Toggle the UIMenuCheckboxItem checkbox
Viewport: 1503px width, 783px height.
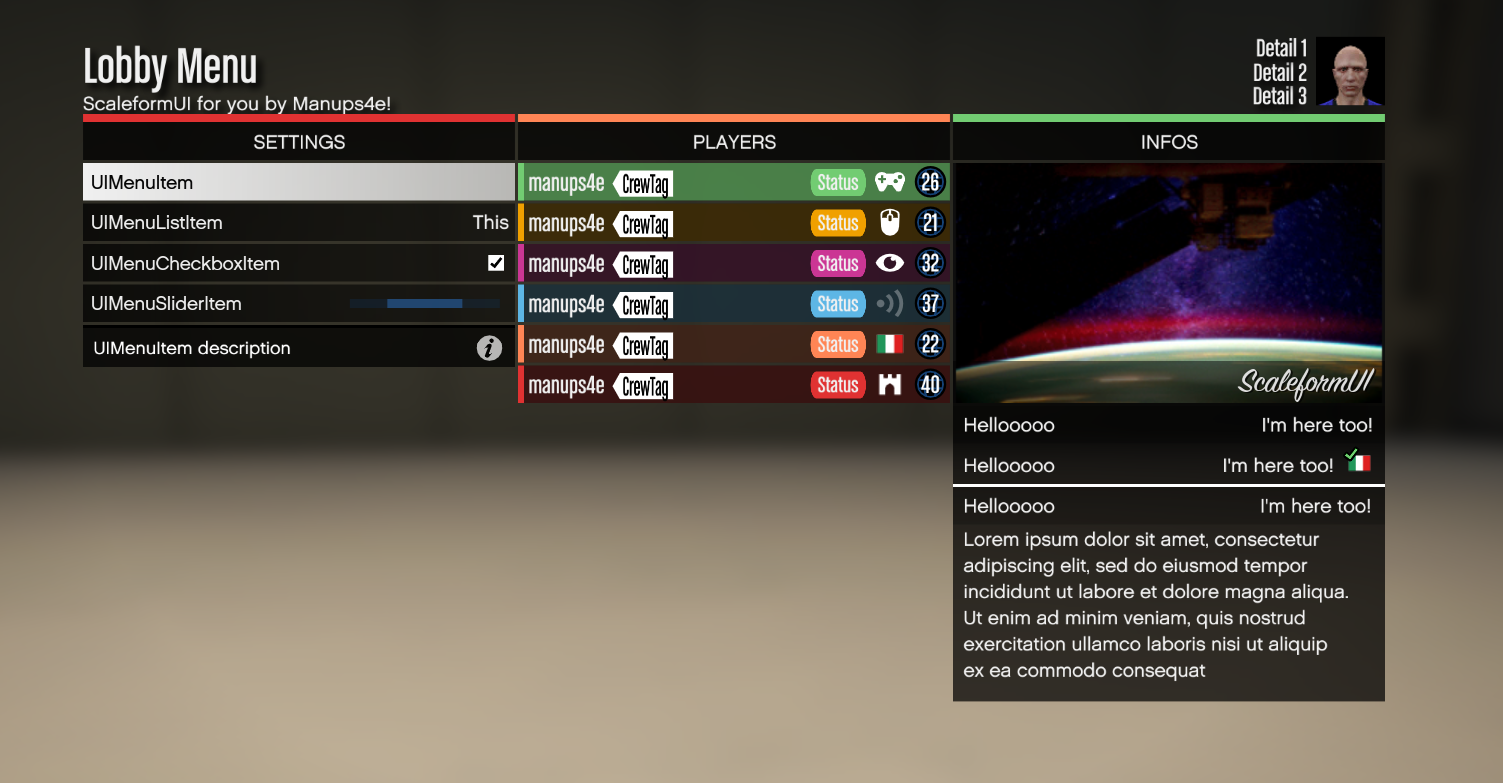pos(495,263)
